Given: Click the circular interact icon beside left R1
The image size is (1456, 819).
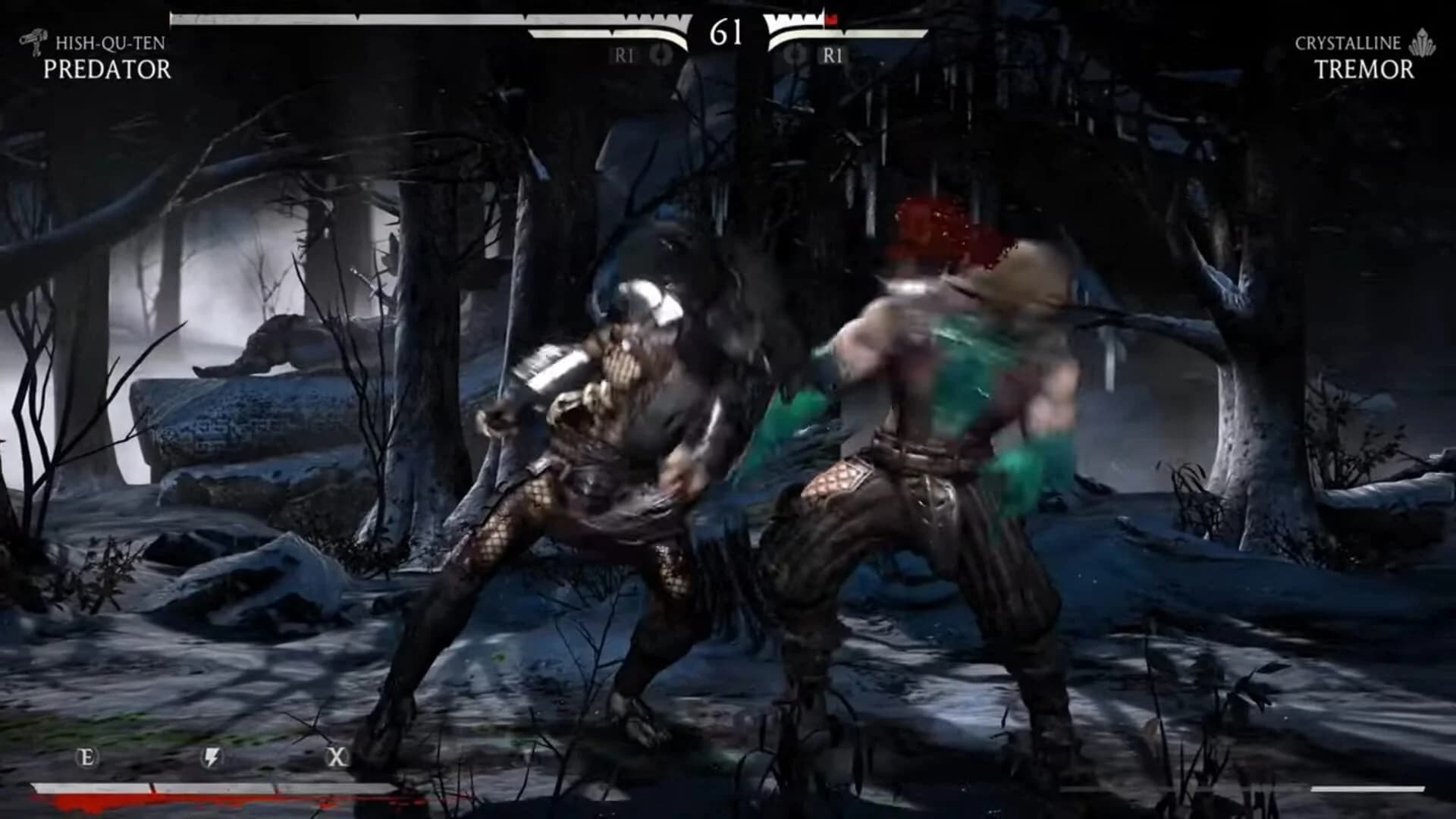Looking at the screenshot, I should [x=659, y=55].
